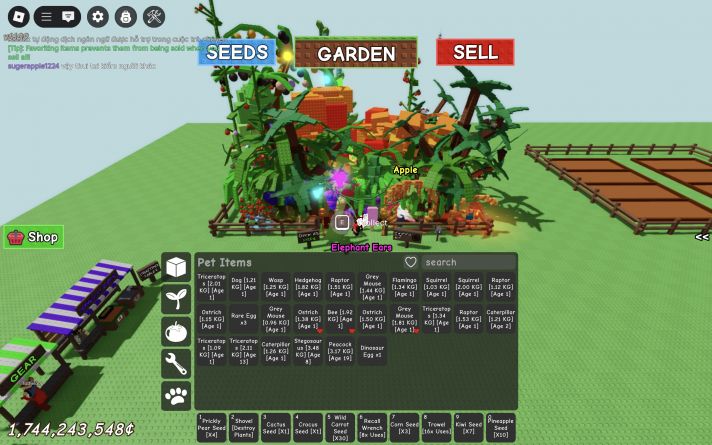Viewport: 712px width, 445px height.
Task: Open the gear settings icon
Action: 97,16
